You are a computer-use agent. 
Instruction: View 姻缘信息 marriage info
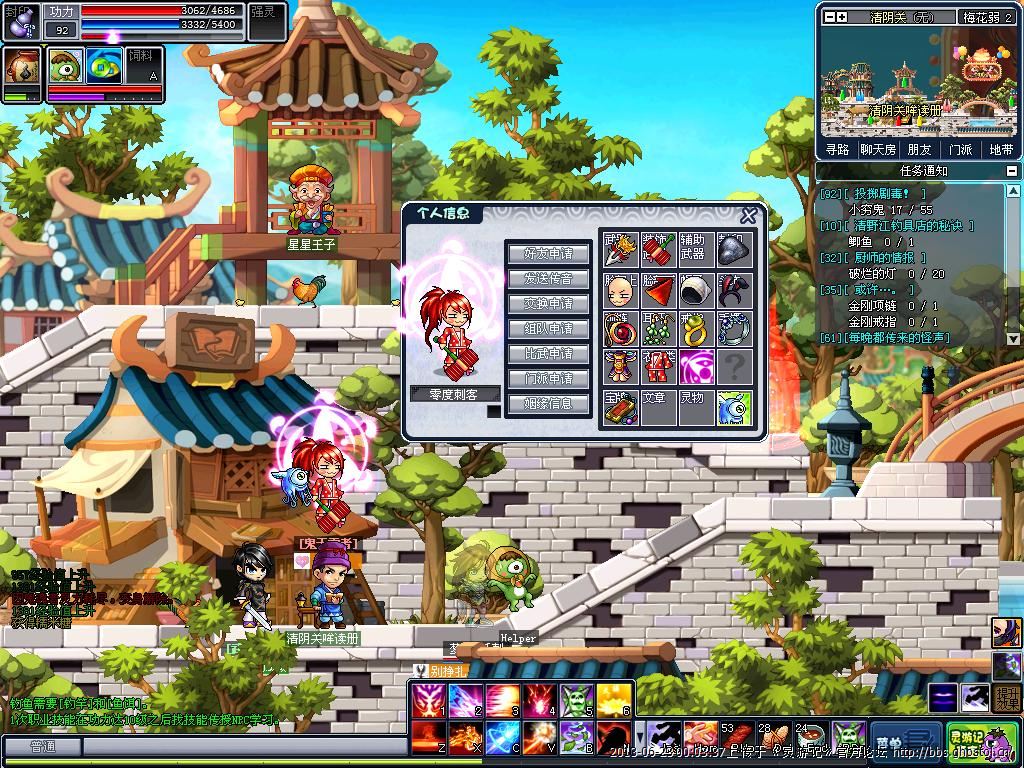[x=548, y=404]
